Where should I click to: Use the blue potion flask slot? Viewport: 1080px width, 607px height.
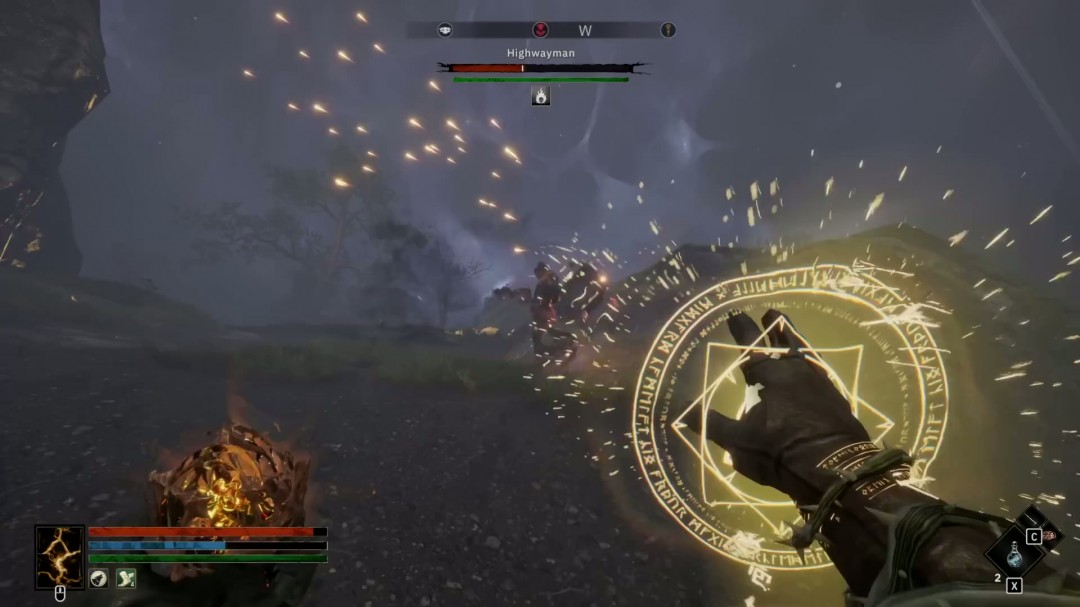[1014, 553]
